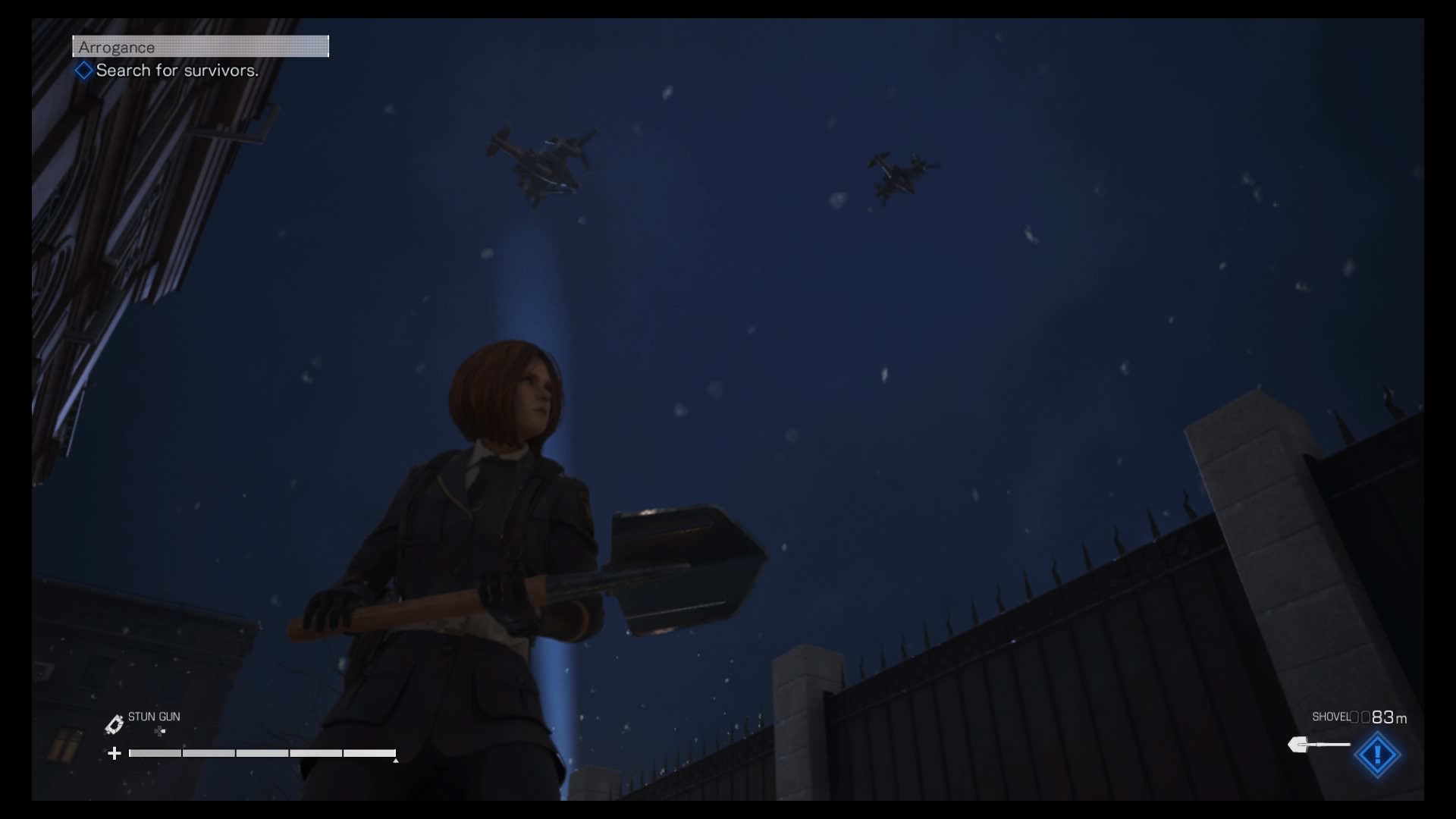Select the stun gun item icon
This screenshot has width=1456, height=819.
click(x=114, y=725)
